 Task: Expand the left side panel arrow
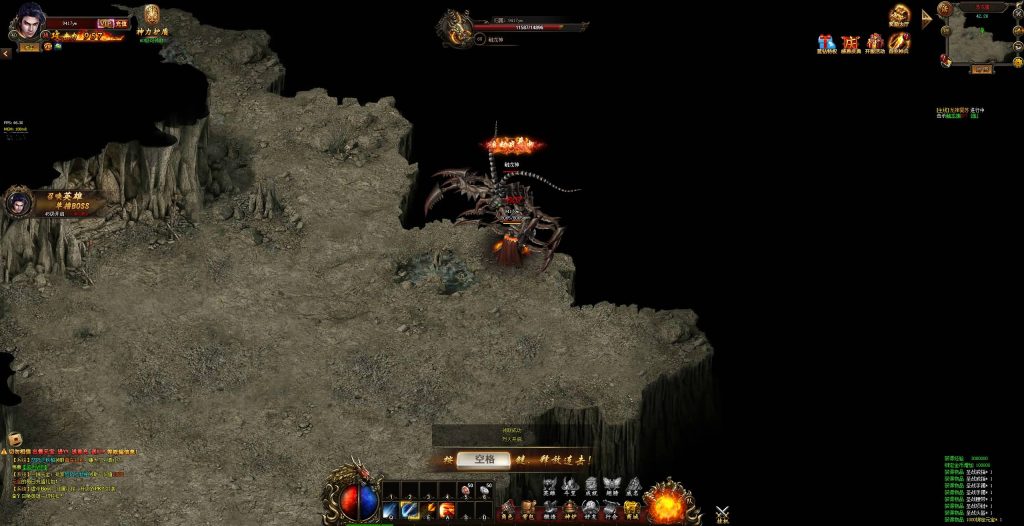[5, 53]
